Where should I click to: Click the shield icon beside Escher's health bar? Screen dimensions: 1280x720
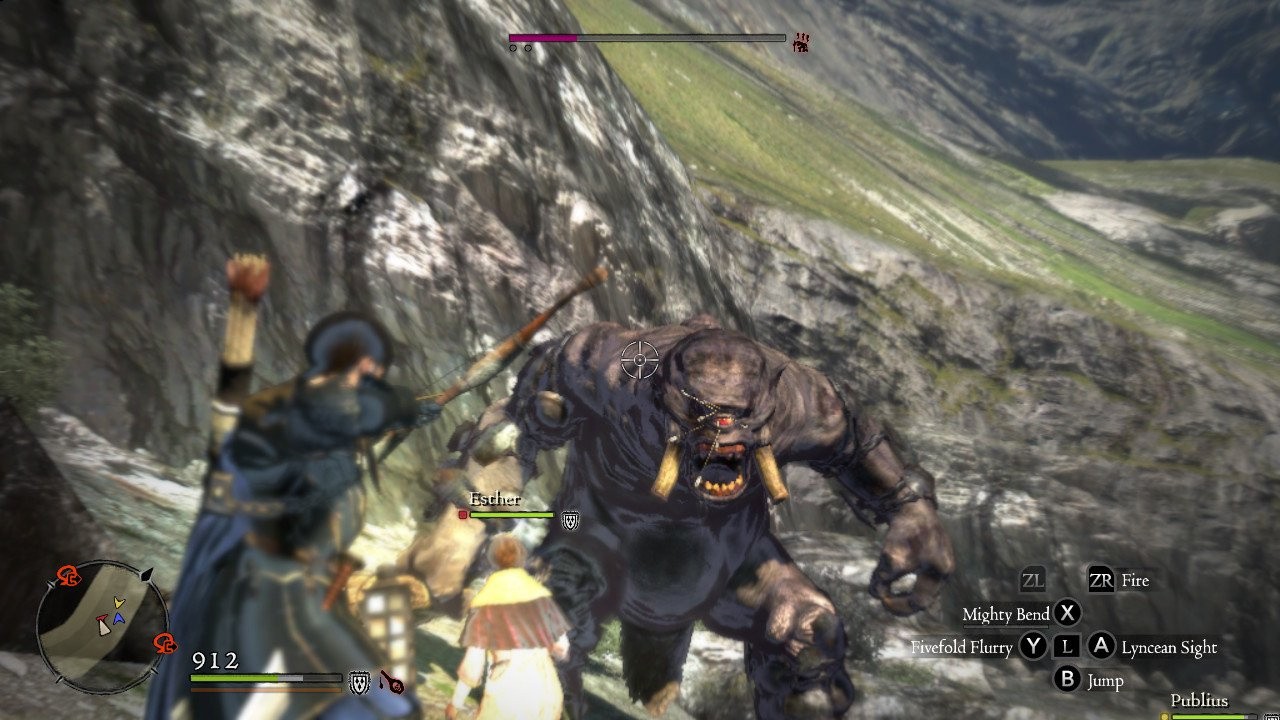point(569,520)
